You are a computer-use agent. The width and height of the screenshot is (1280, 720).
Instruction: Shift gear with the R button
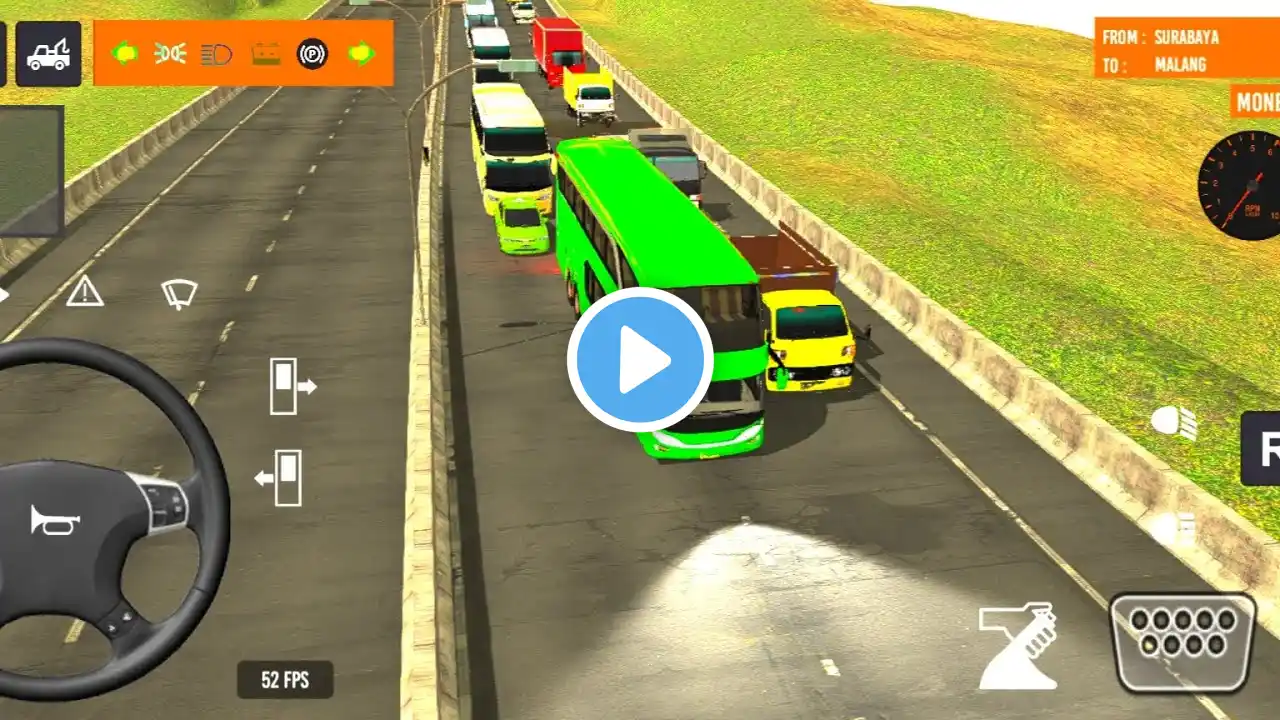tap(1264, 448)
